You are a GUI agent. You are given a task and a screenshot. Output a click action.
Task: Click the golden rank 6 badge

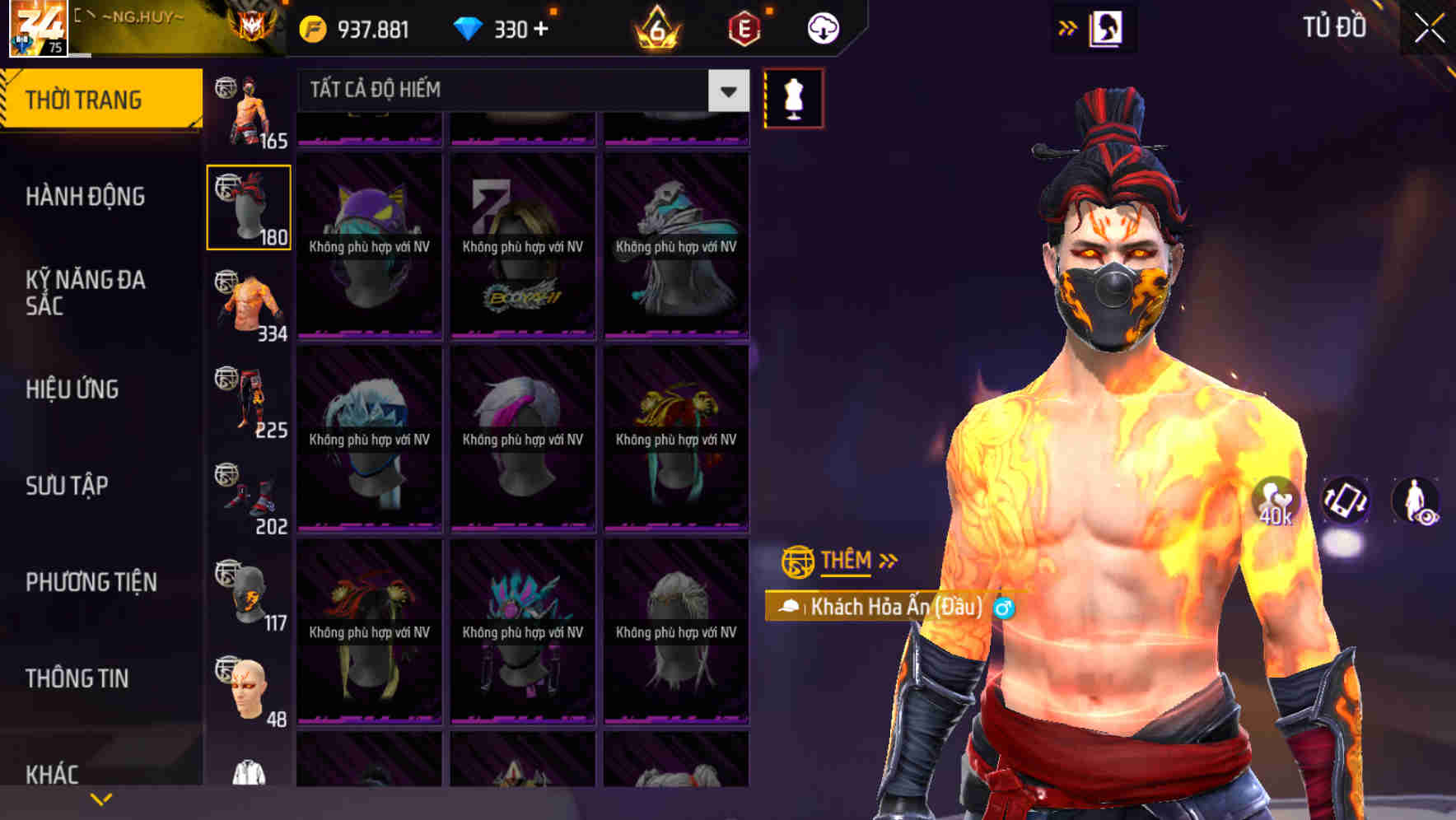click(x=655, y=29)
